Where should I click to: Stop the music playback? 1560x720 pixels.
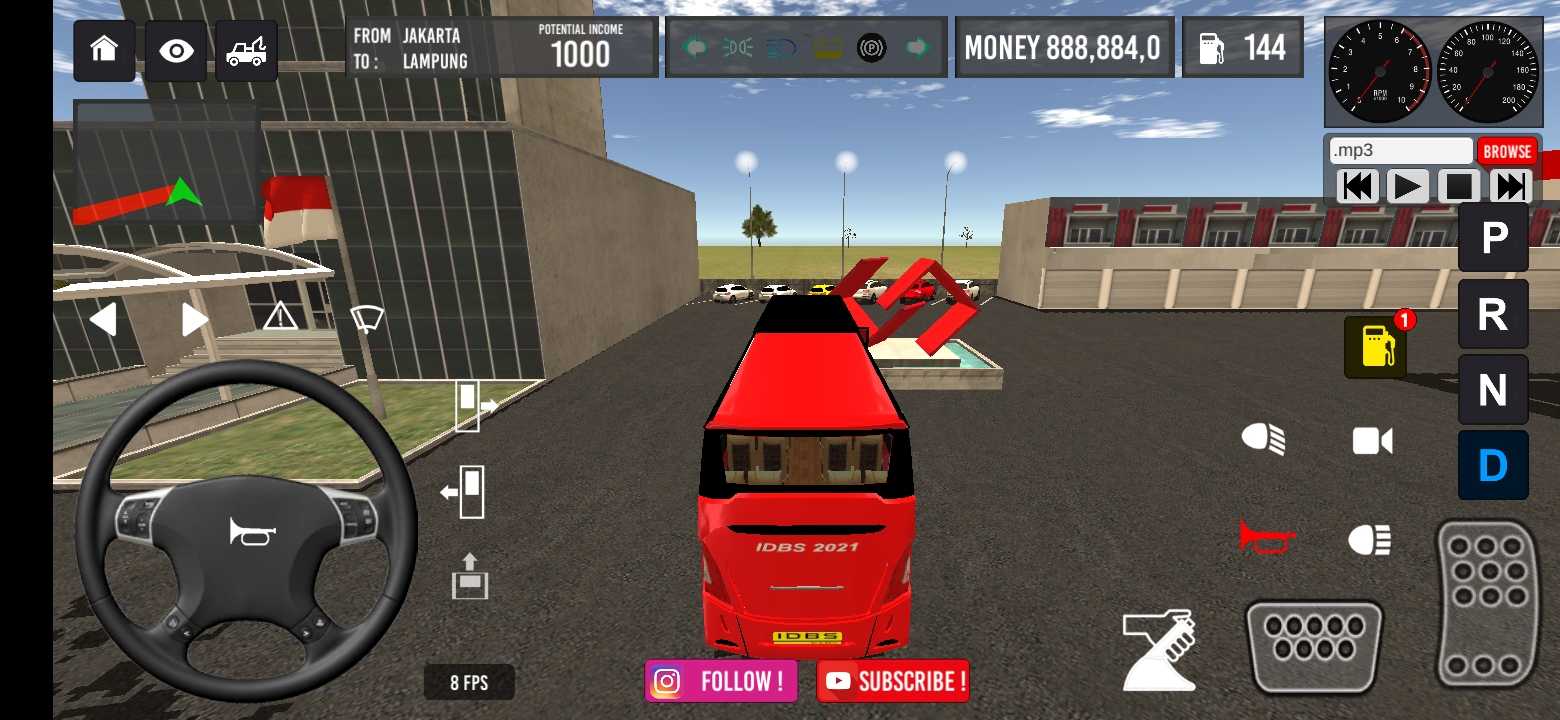click(x=1459, y=187)
